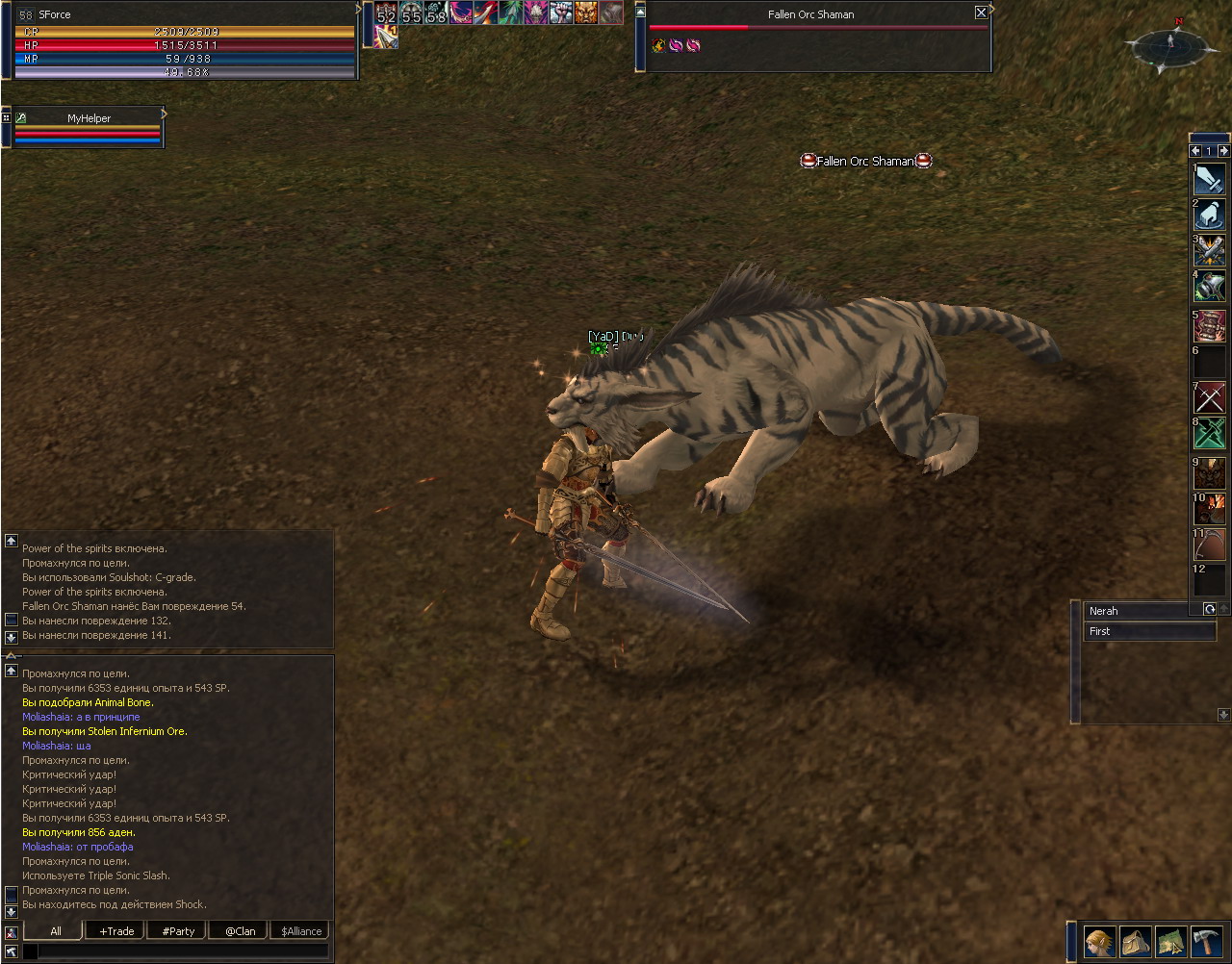Open the #Party chat tab
Image resolution: width=1232 pixels, height=964 pixels.
[178, 930]
